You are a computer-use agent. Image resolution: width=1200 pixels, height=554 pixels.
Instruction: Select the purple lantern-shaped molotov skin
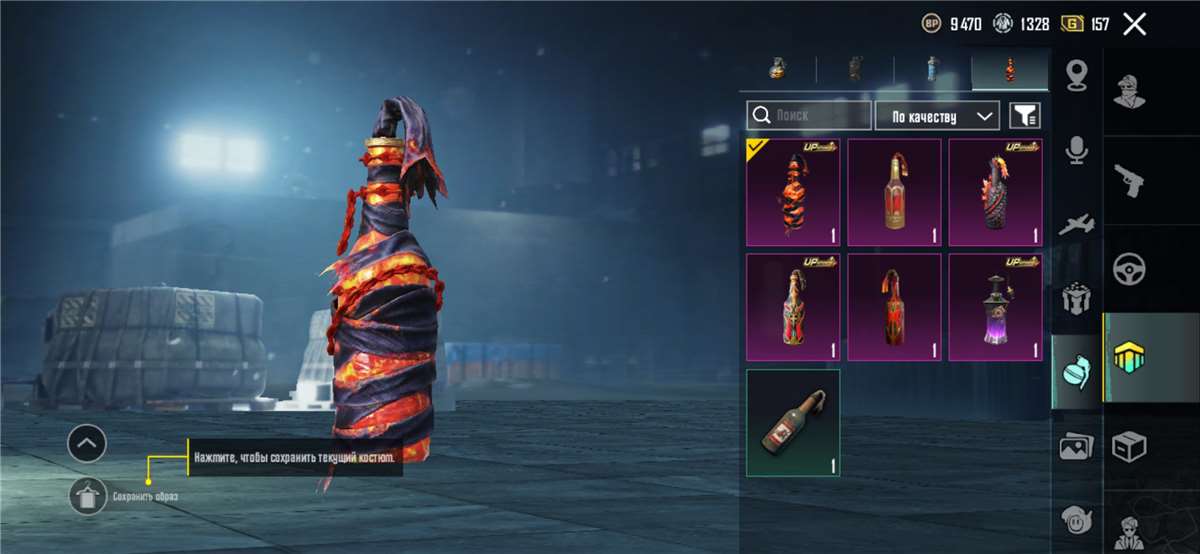click(x=995, y=306)
